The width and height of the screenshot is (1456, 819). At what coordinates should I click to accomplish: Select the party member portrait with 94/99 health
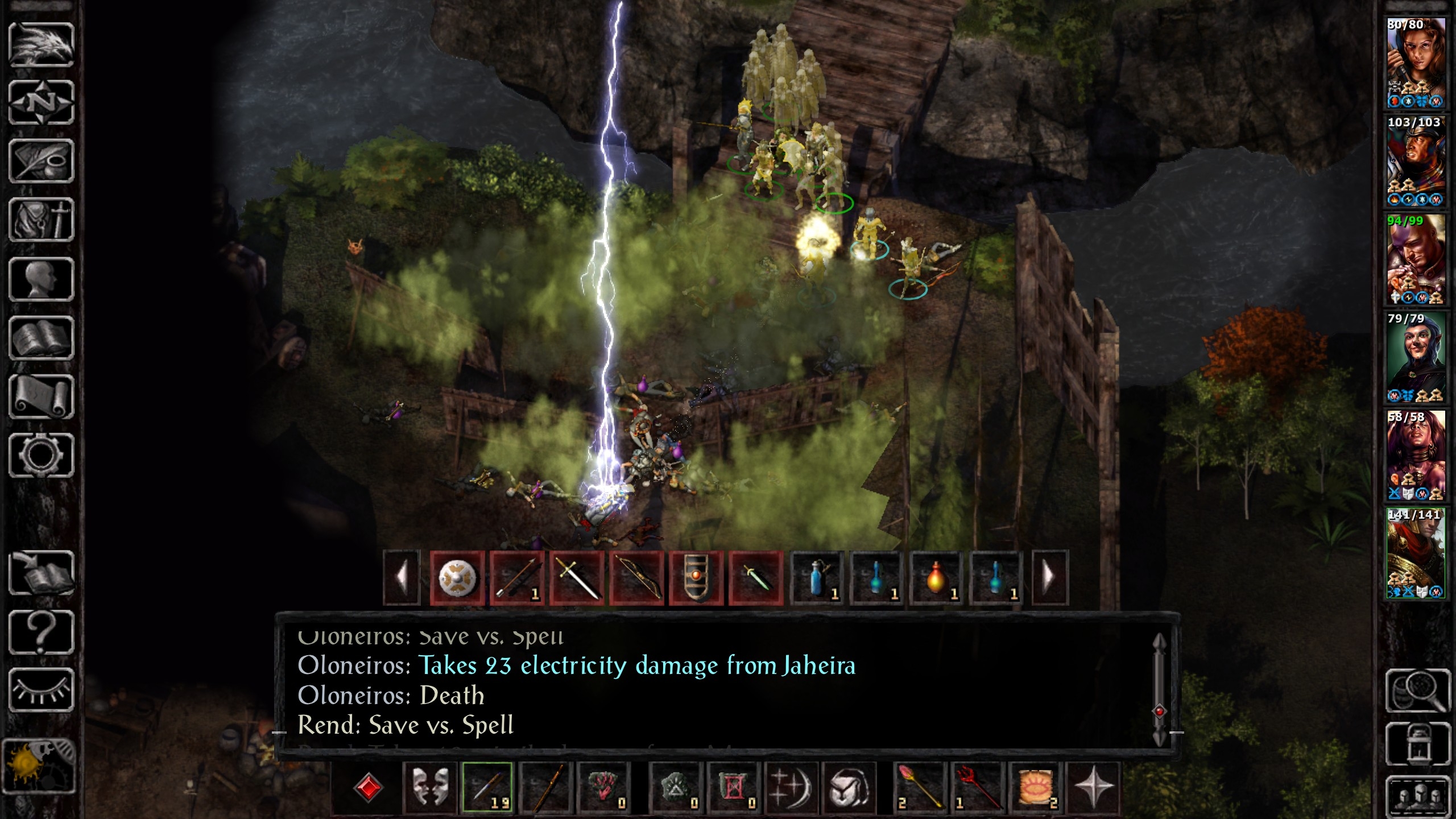coord(1415,259)
